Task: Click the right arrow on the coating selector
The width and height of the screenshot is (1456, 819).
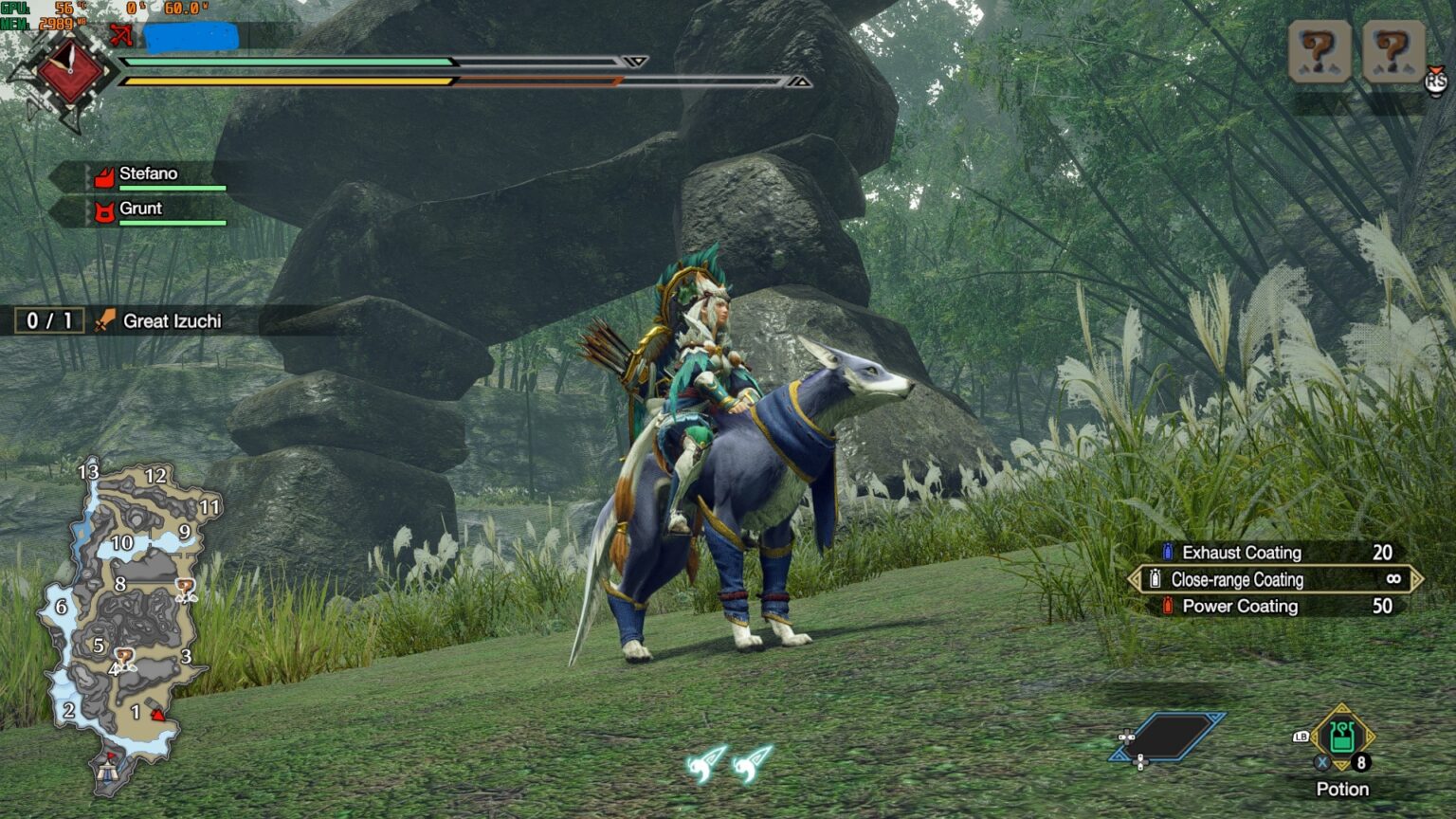Action: tap(1418, 579)
